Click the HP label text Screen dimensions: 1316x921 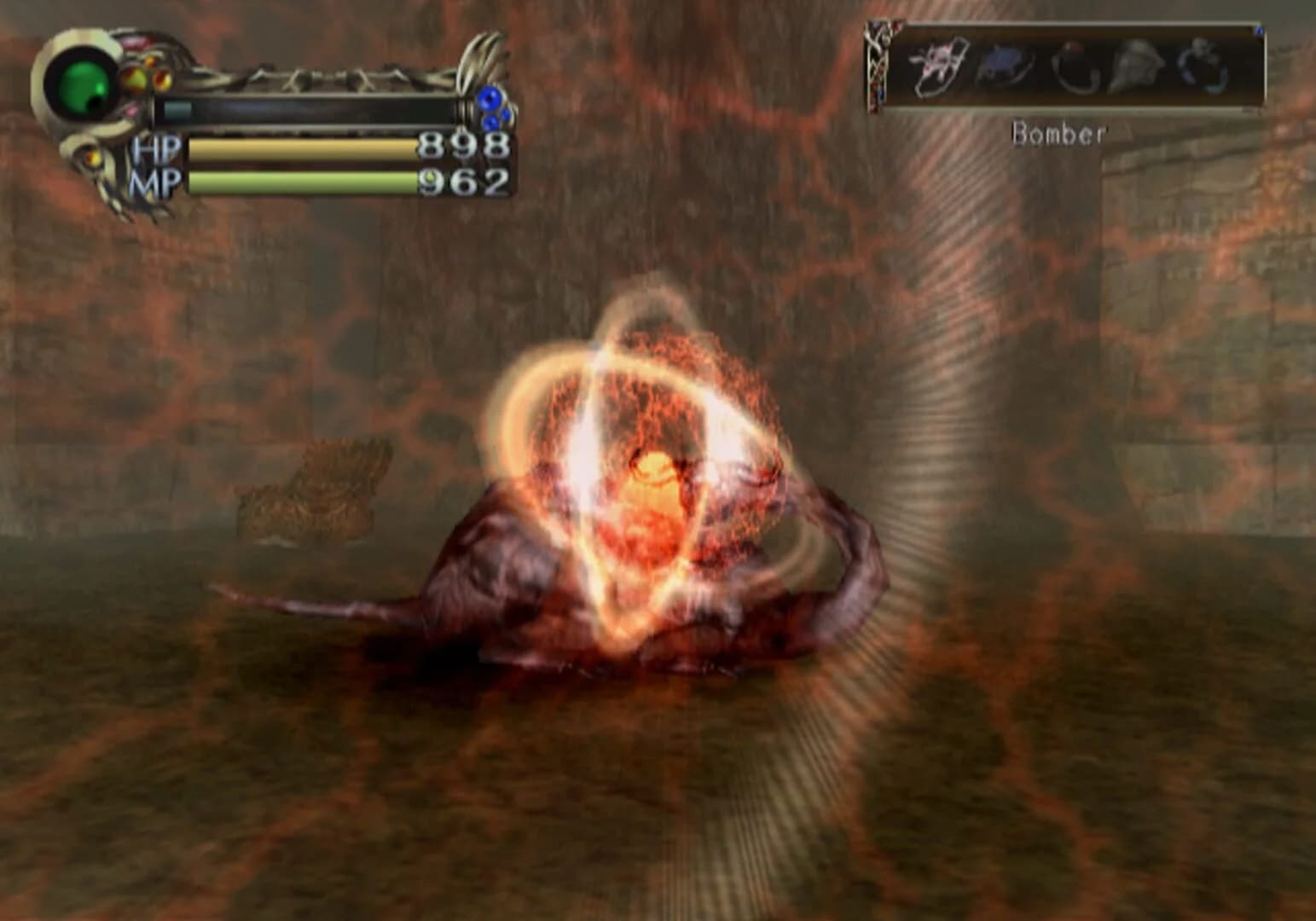coord(158,149)
